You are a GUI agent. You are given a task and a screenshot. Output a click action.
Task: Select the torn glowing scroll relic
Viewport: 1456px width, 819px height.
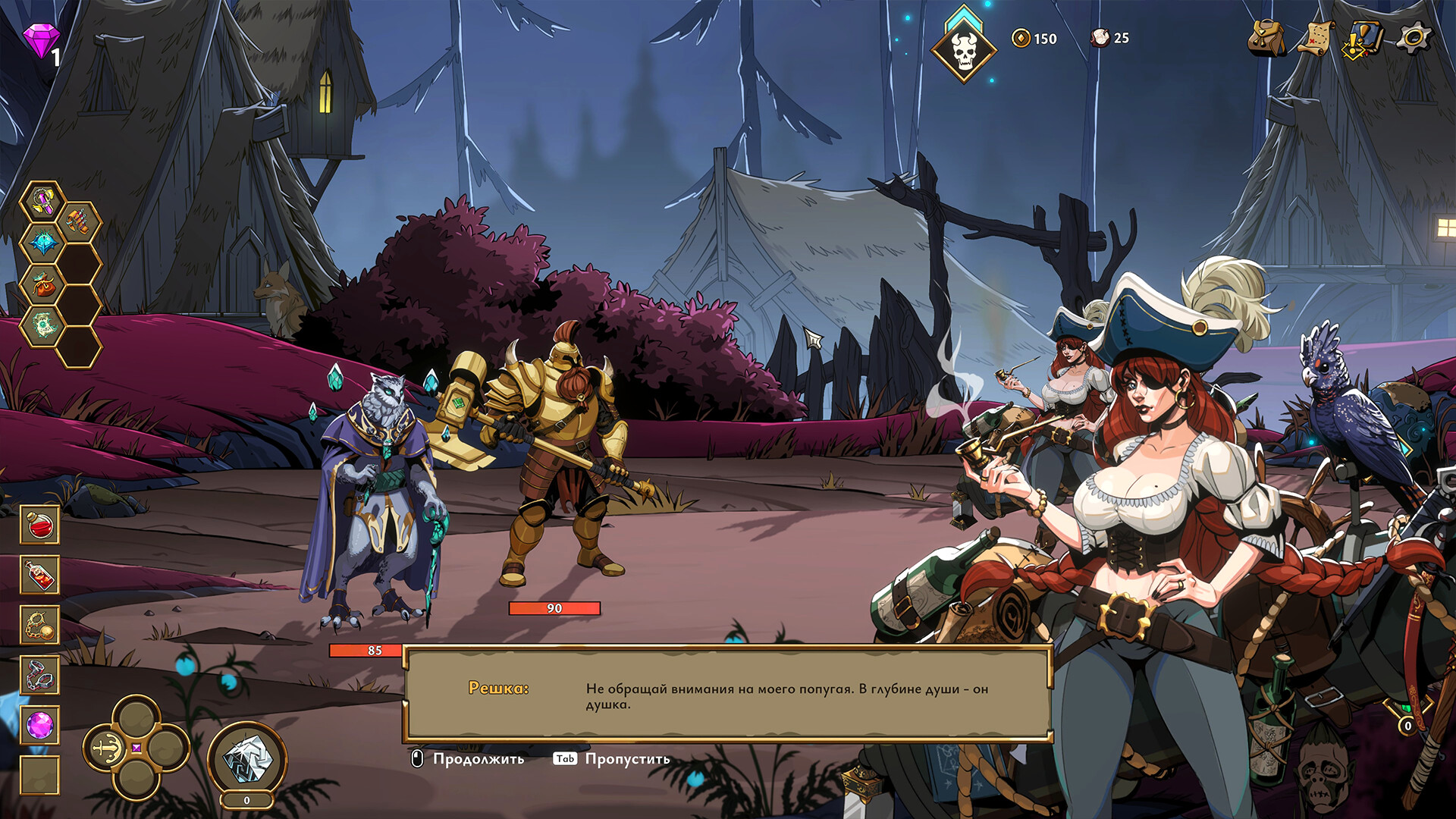point(44,325)
